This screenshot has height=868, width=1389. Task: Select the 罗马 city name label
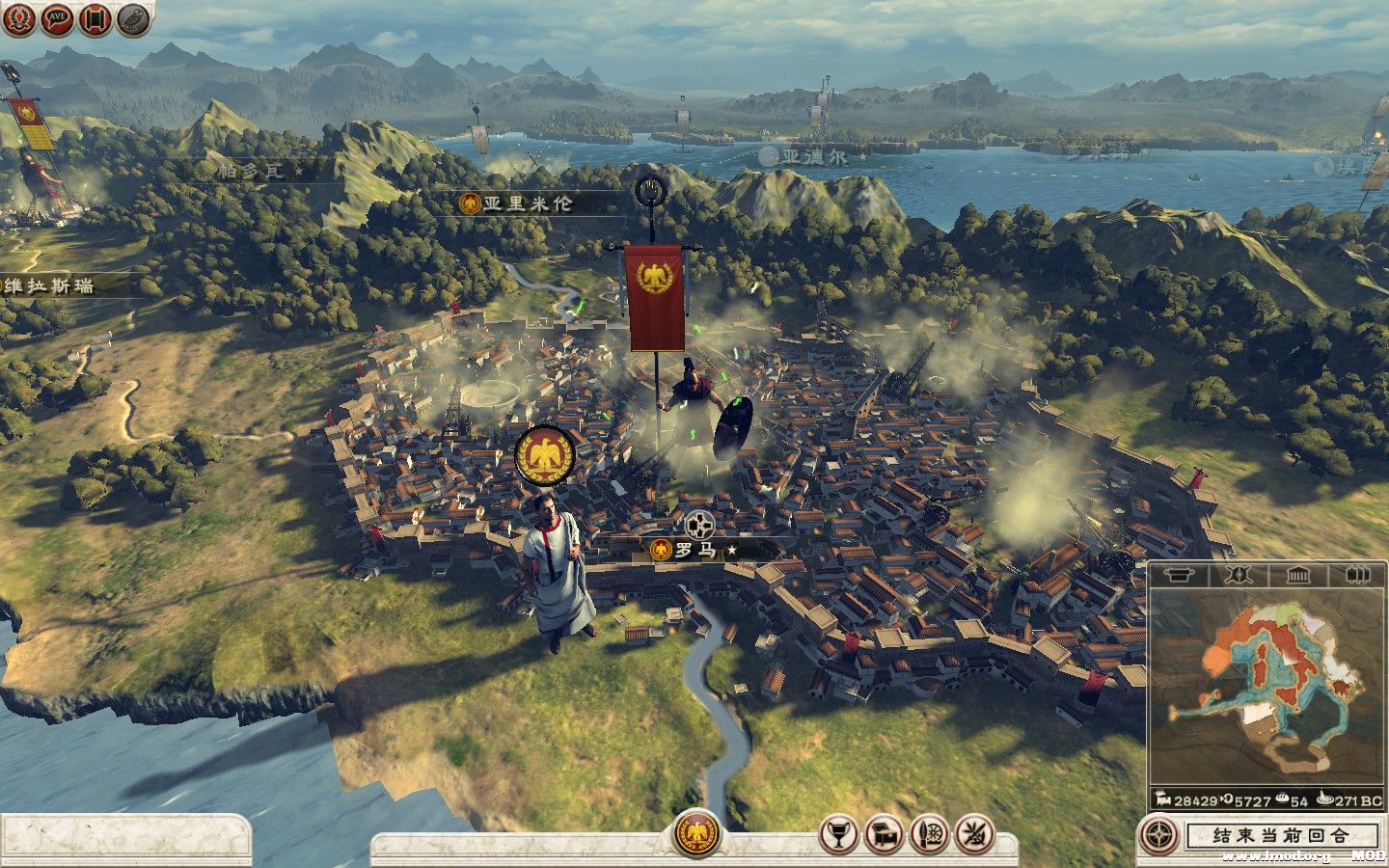click(x=696, y=551)
